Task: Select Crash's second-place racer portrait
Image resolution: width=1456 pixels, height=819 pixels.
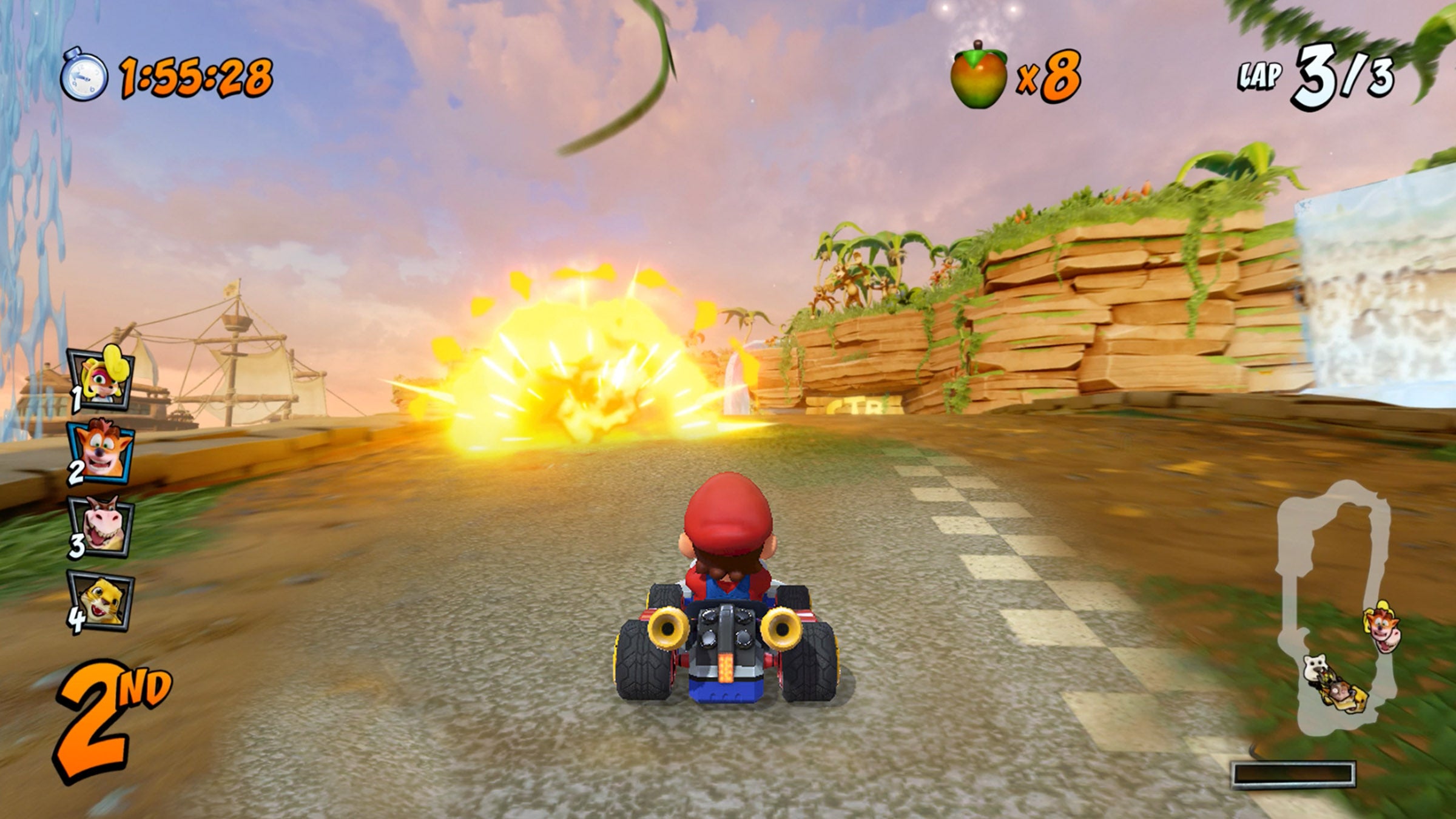Action: [x=101, y=452]
